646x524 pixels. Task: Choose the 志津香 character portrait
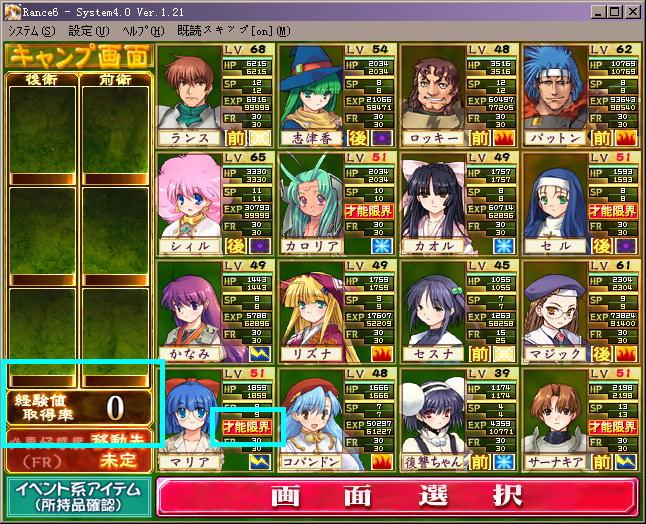(x=311, y=88)
